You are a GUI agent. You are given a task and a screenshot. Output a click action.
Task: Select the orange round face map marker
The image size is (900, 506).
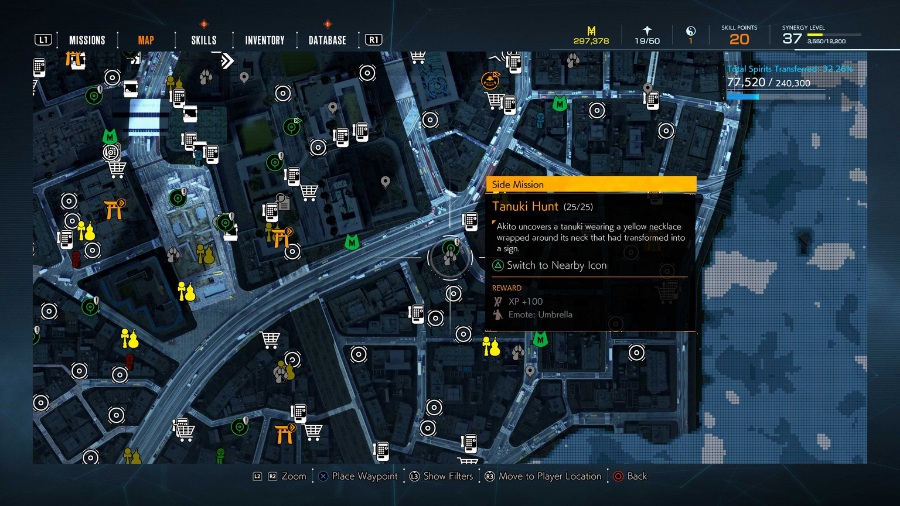click(490, 80)
